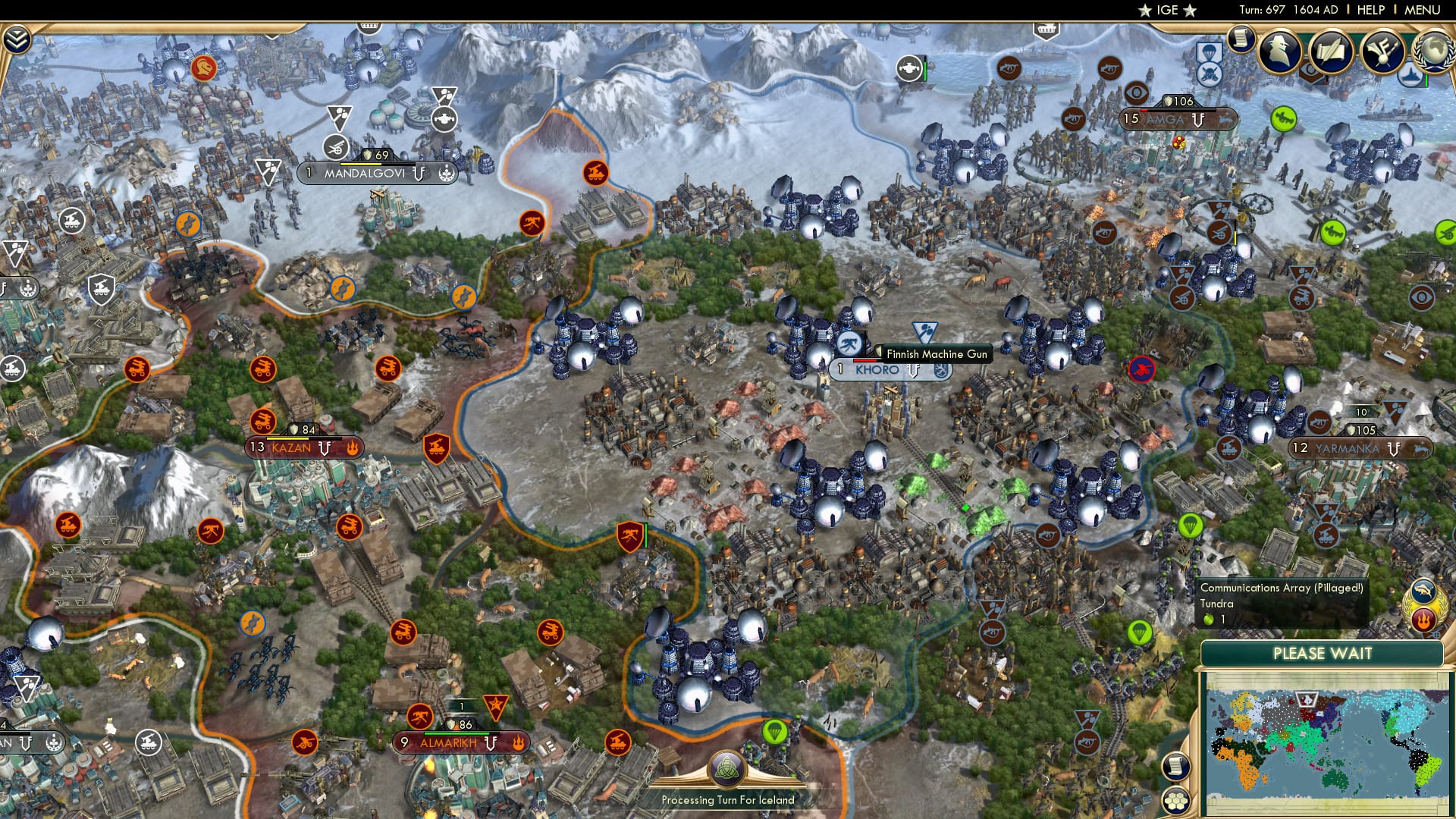Toggle the naval unit indicator near World Congress icon
1456x819 pixels.
pyautogui.click(x=1410, y=75)
